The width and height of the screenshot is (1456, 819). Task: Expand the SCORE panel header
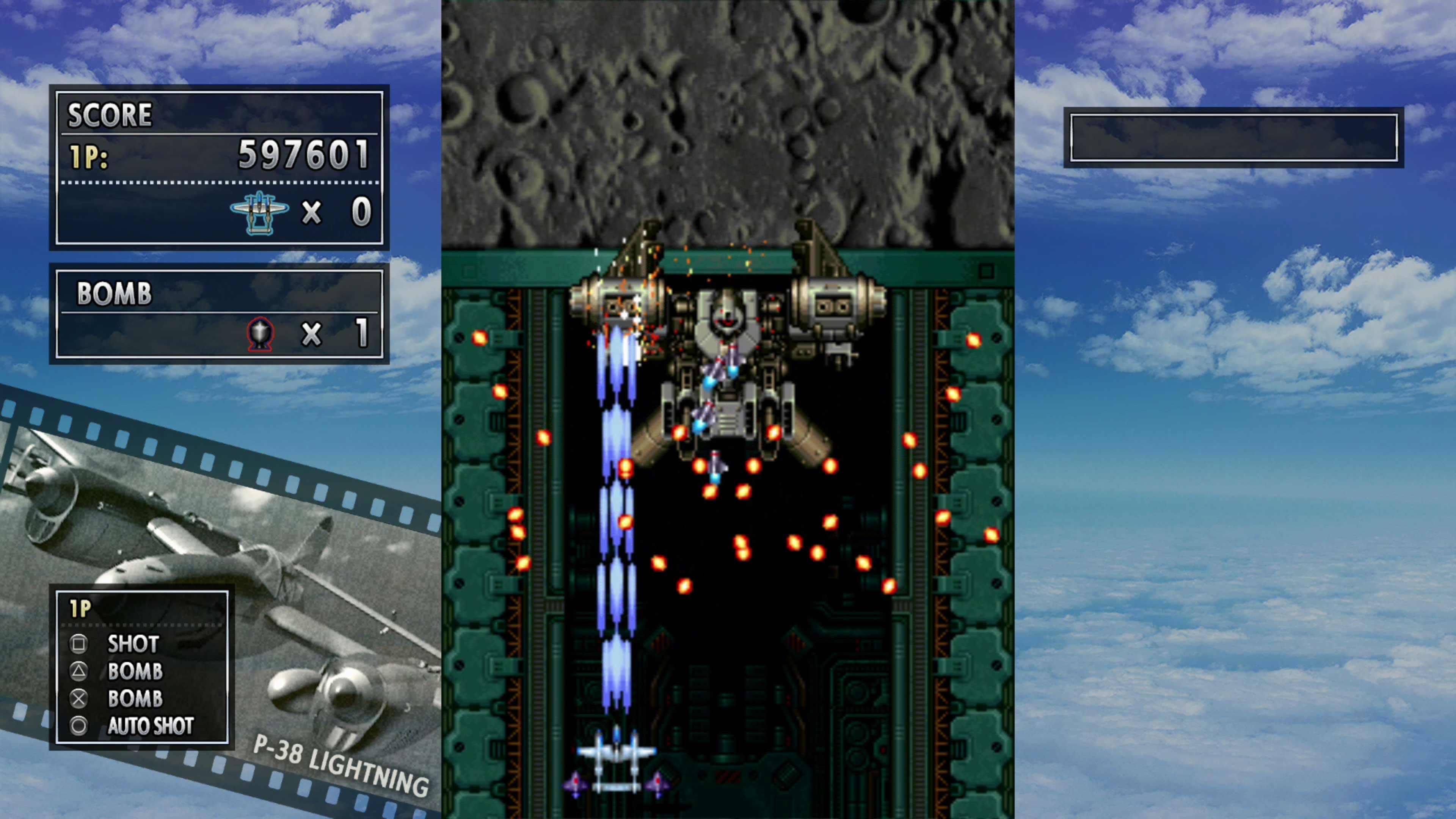click(110, 114)
